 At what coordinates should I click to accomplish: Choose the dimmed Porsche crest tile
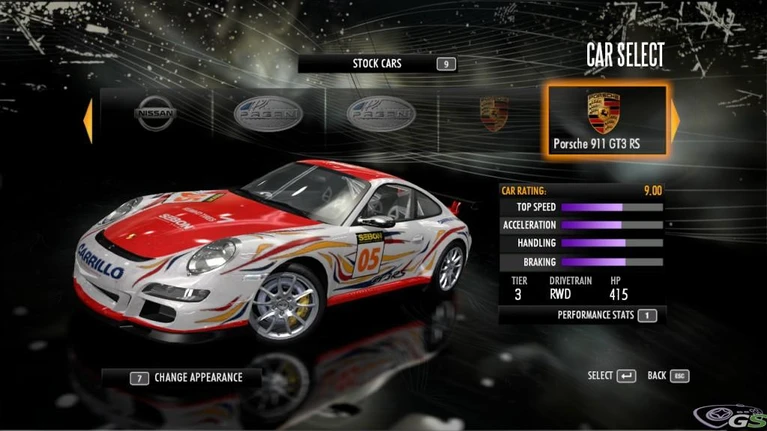click(494, 116)
